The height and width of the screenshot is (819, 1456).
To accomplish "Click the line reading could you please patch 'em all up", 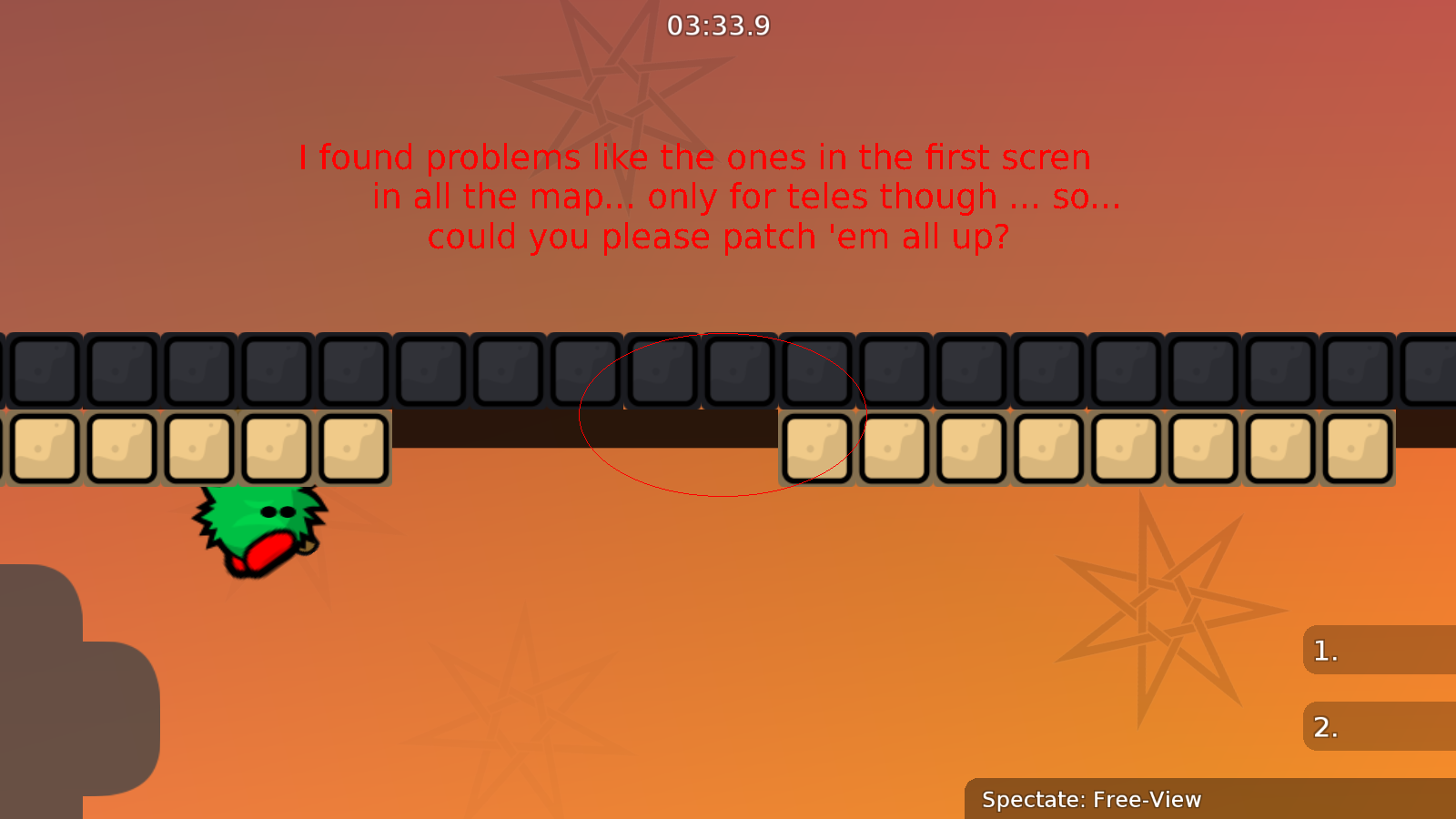I will click(x=718, y=236).
